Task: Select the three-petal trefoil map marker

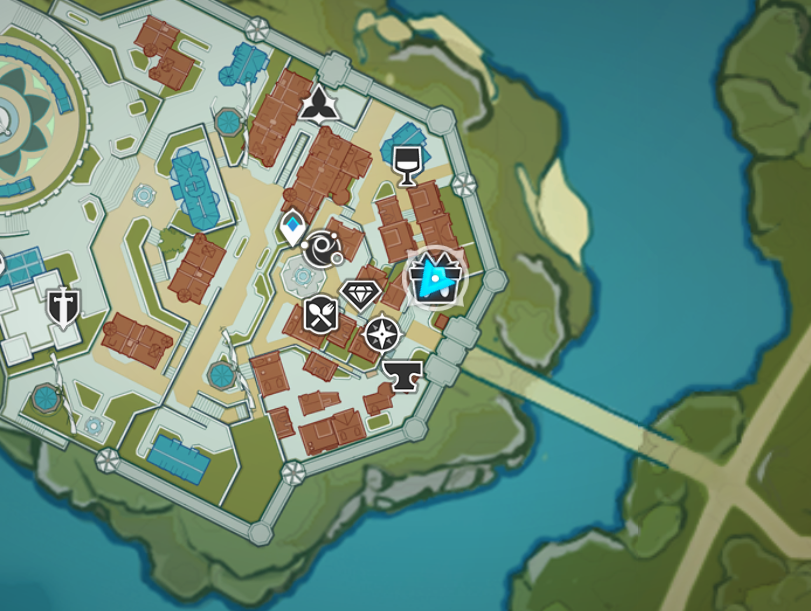Action: (319, 104)
